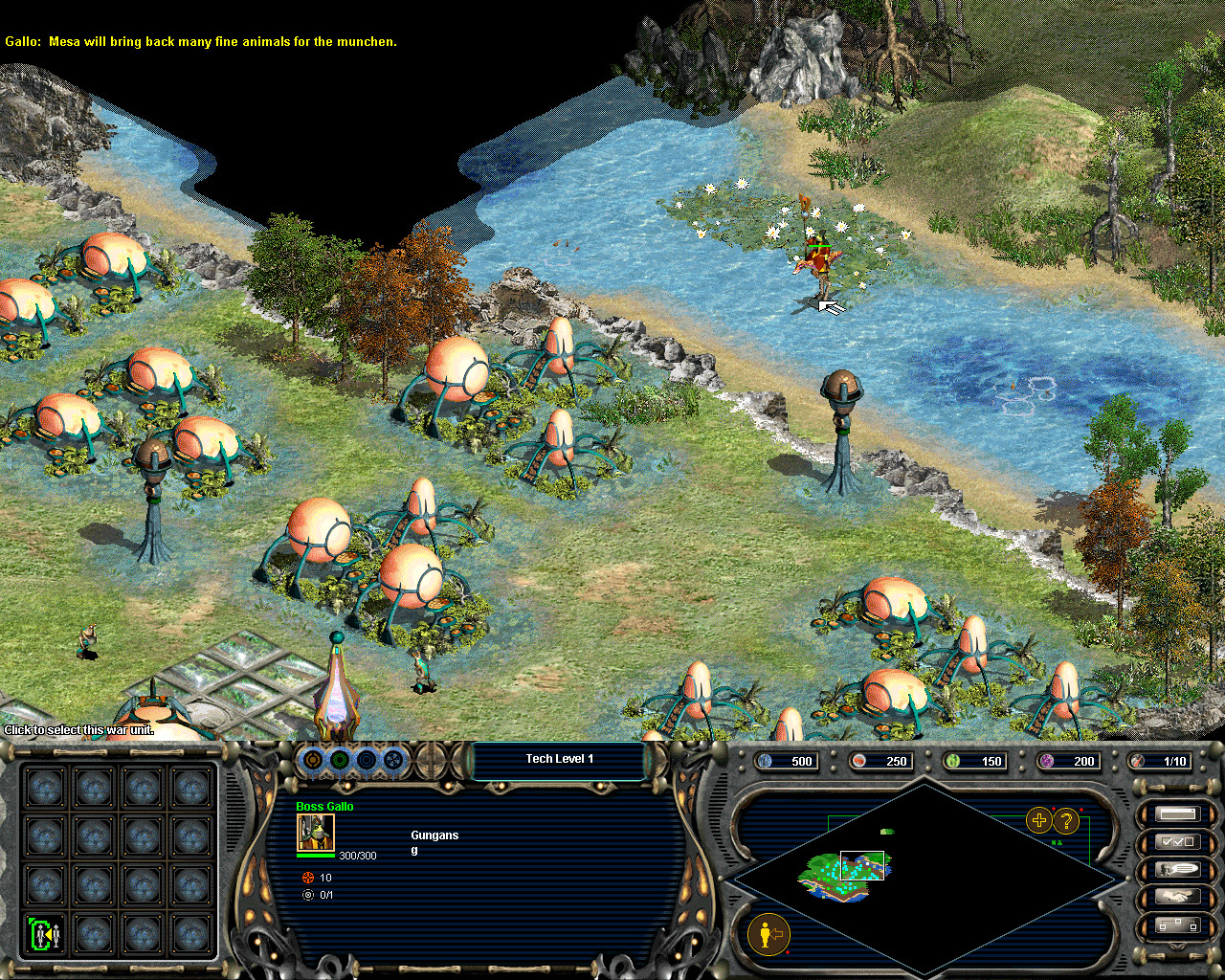This screenshot has width=1225, height=980.
Task: Open the main menu button
Action: [1177, 814]
